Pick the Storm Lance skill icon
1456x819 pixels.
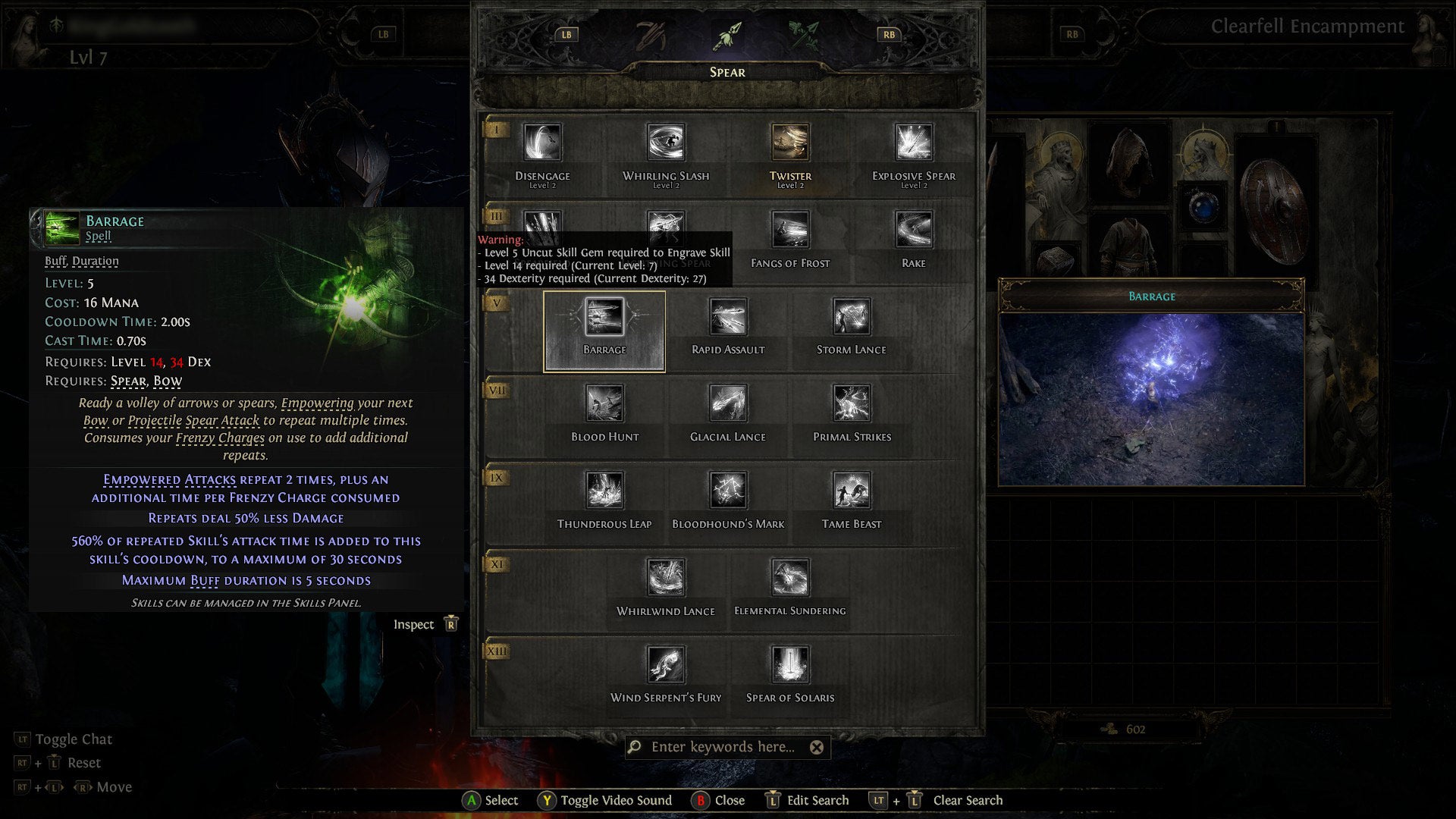click(849, 317)
